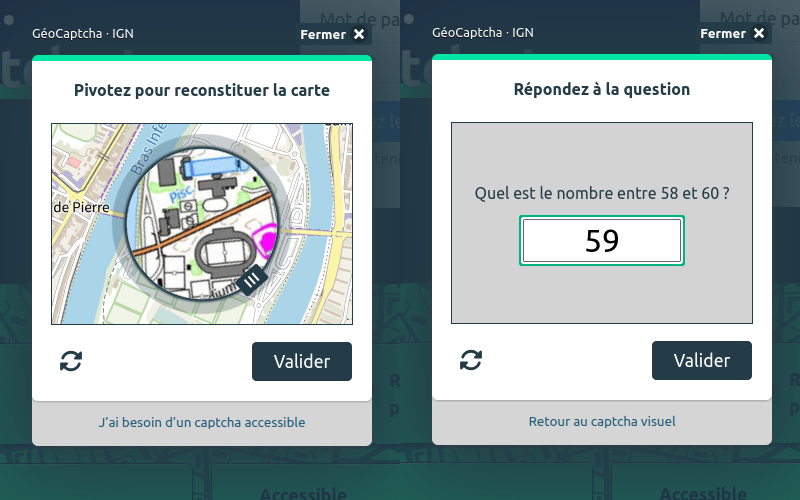Refresh the map rotation puzzle
This screenshot has width=800, height=500.
pyautogui.click(x=71, y=361)
